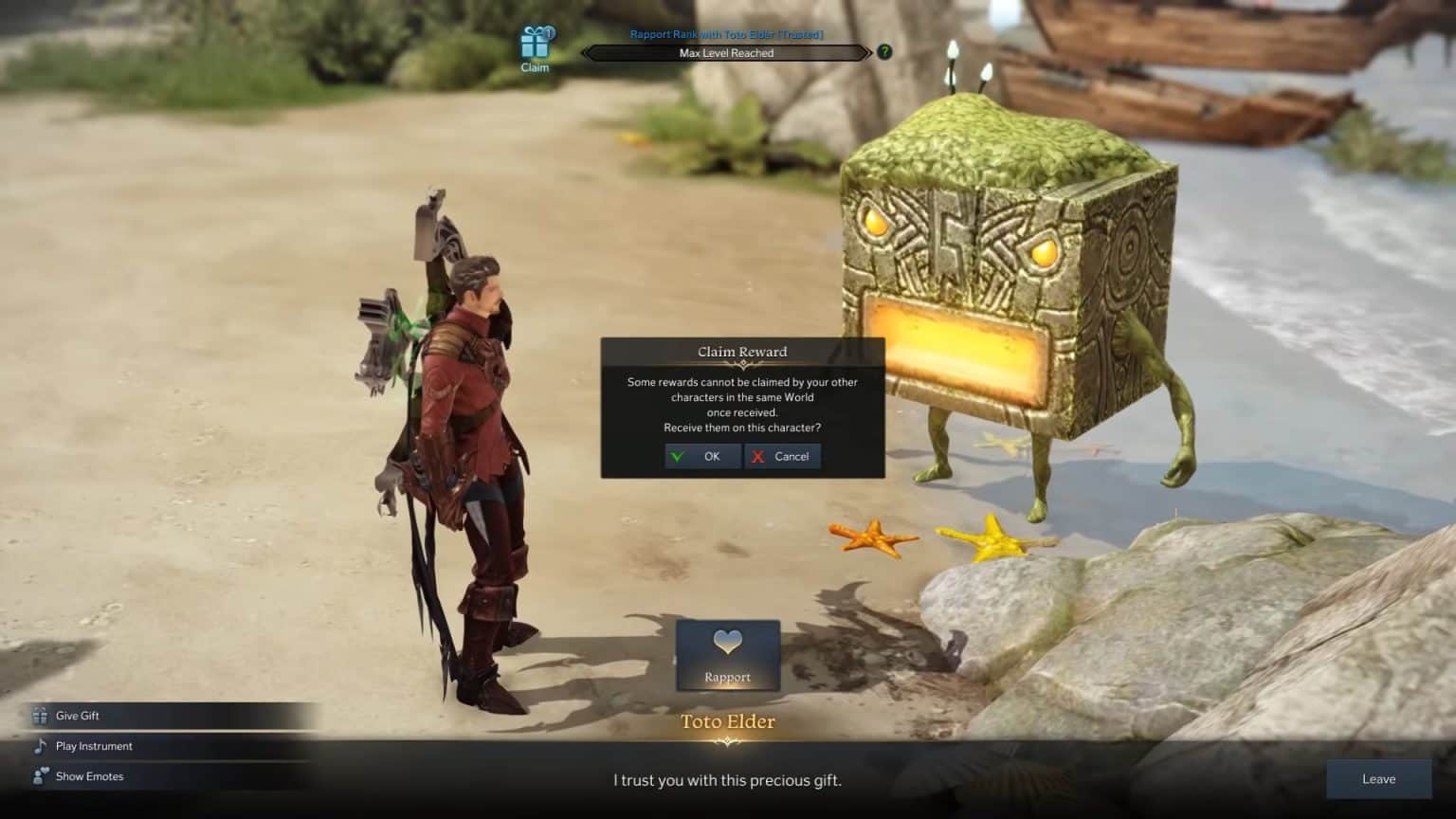Click the red X on Cancel
Image resolution: width=1456 pixels, height=819 pixels.
[757, 456]
